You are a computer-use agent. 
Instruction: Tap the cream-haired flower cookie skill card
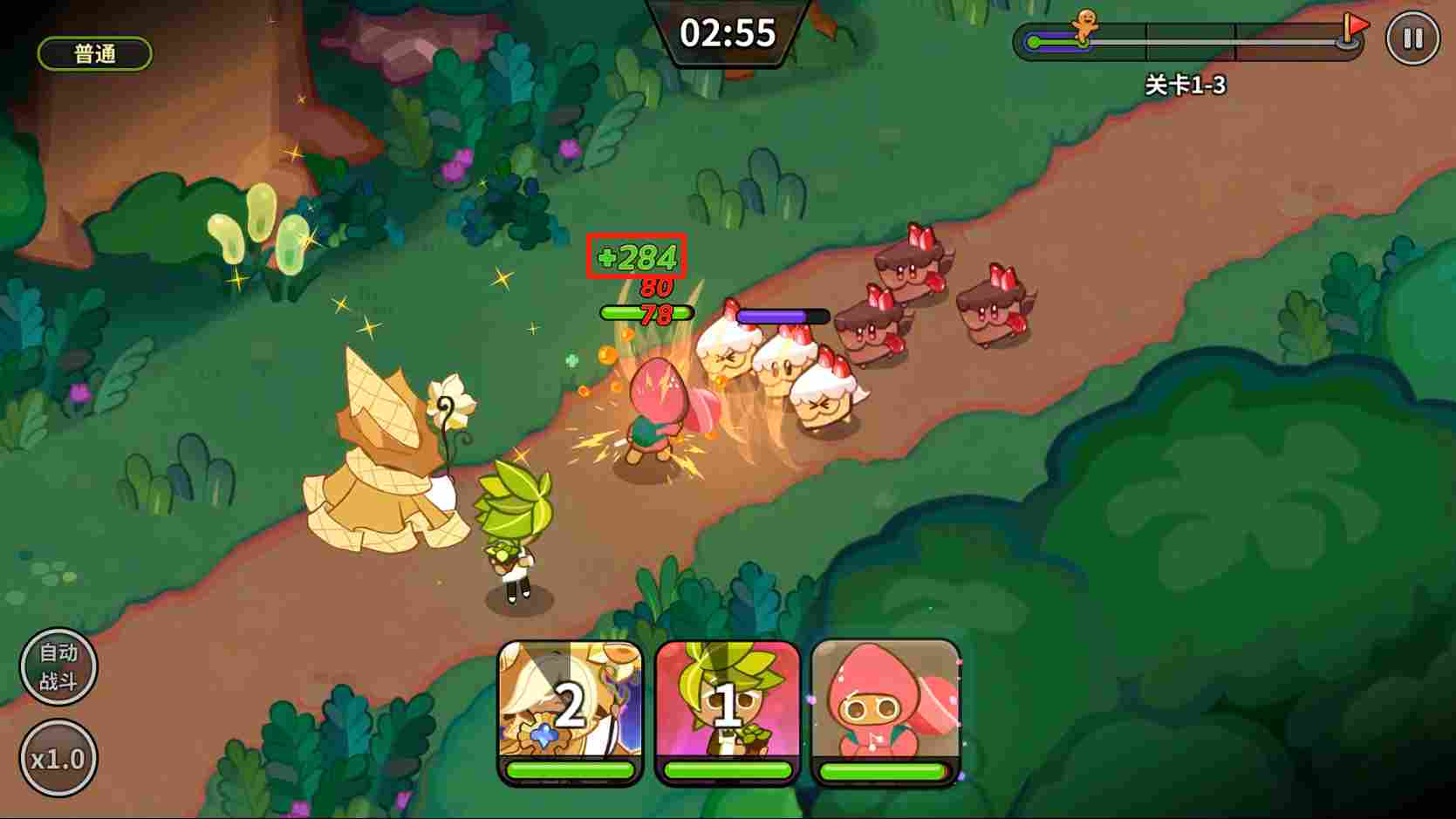(x=571, y=708)
